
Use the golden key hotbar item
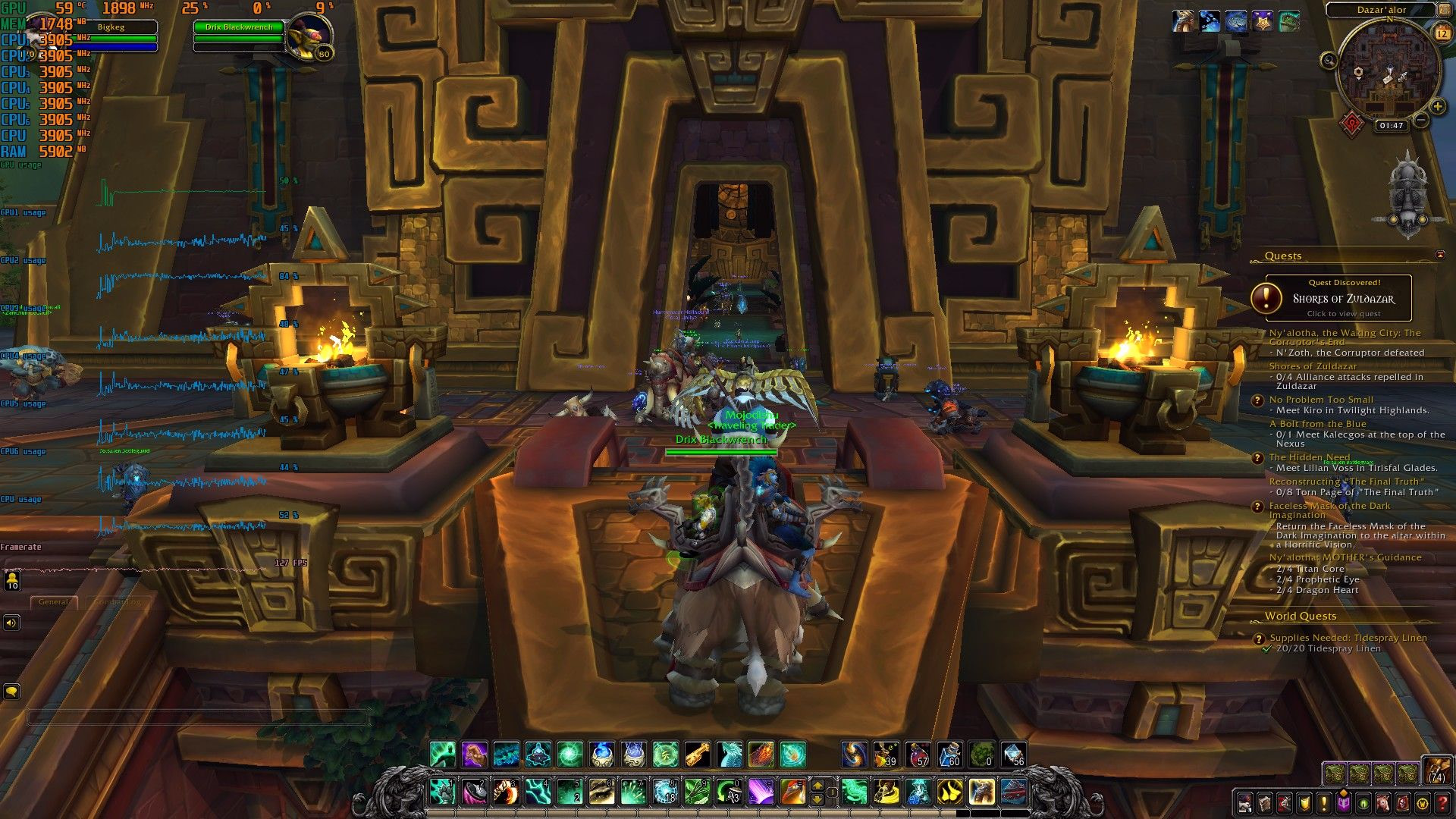click(698, 755)
